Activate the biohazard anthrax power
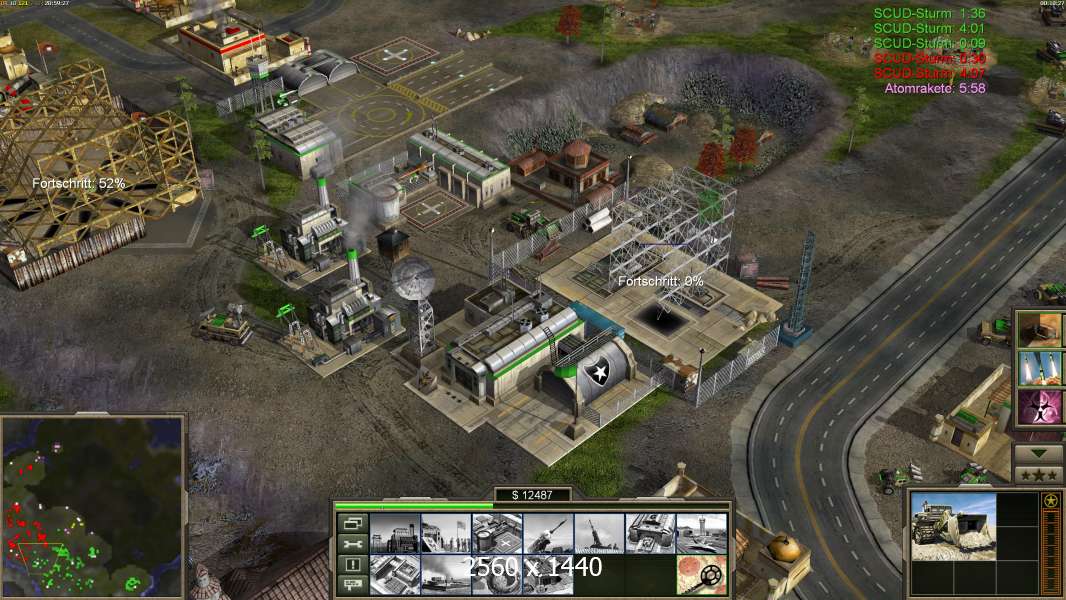 coord(1039,408)
